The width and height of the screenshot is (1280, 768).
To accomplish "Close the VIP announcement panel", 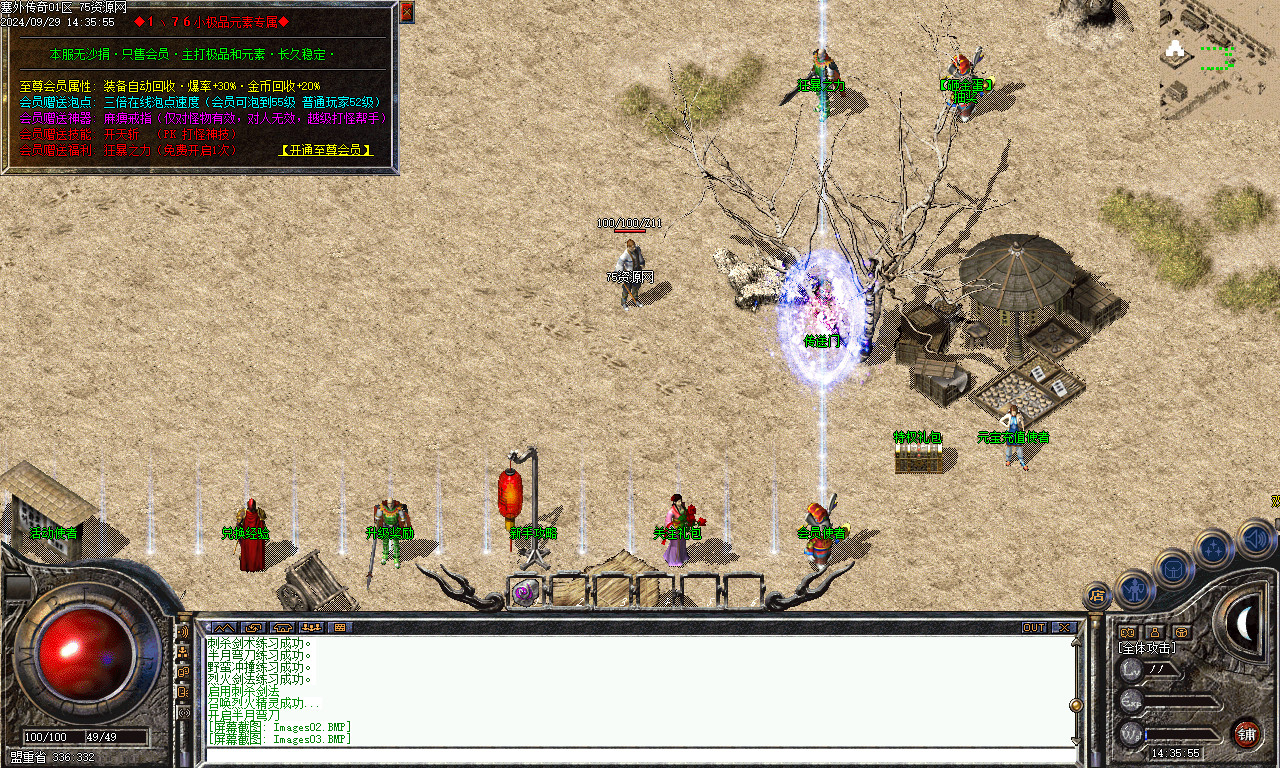I will tap(406, 12).
